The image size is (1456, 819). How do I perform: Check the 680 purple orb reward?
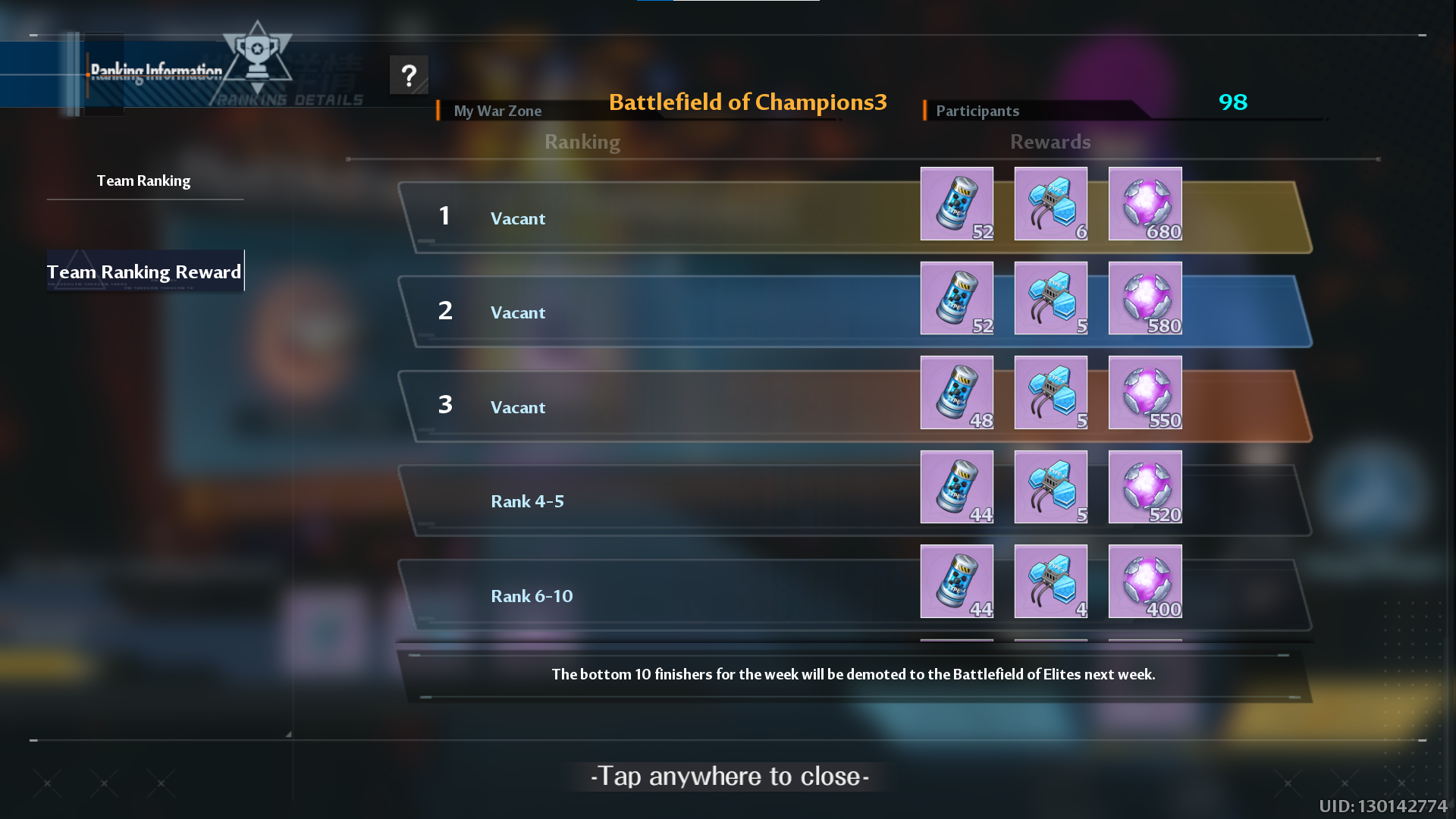1144,204
